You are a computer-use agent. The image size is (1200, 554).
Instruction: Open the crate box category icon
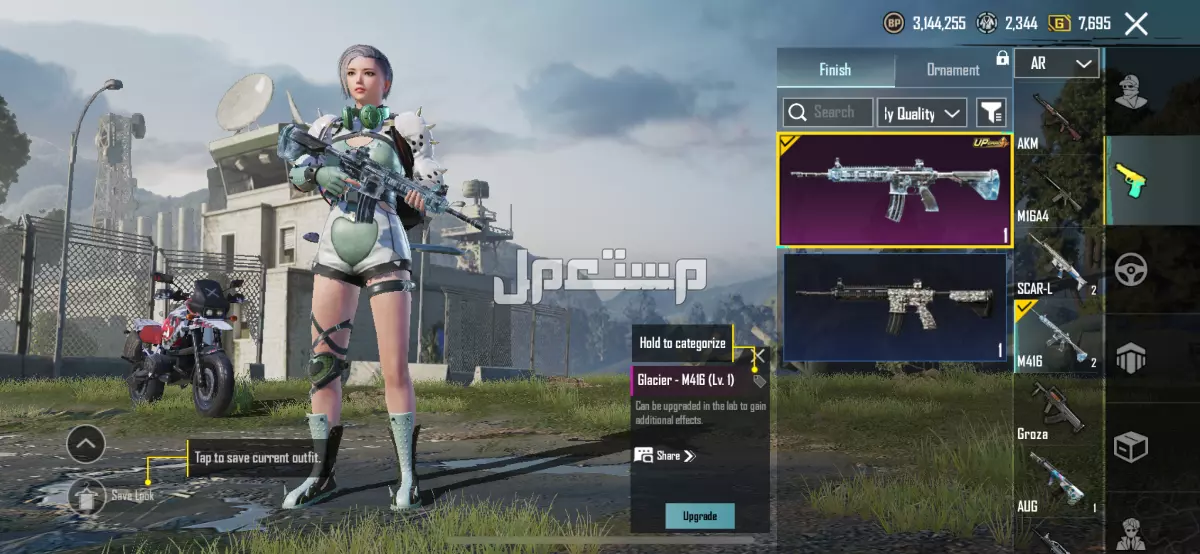tap(1131, 447)
